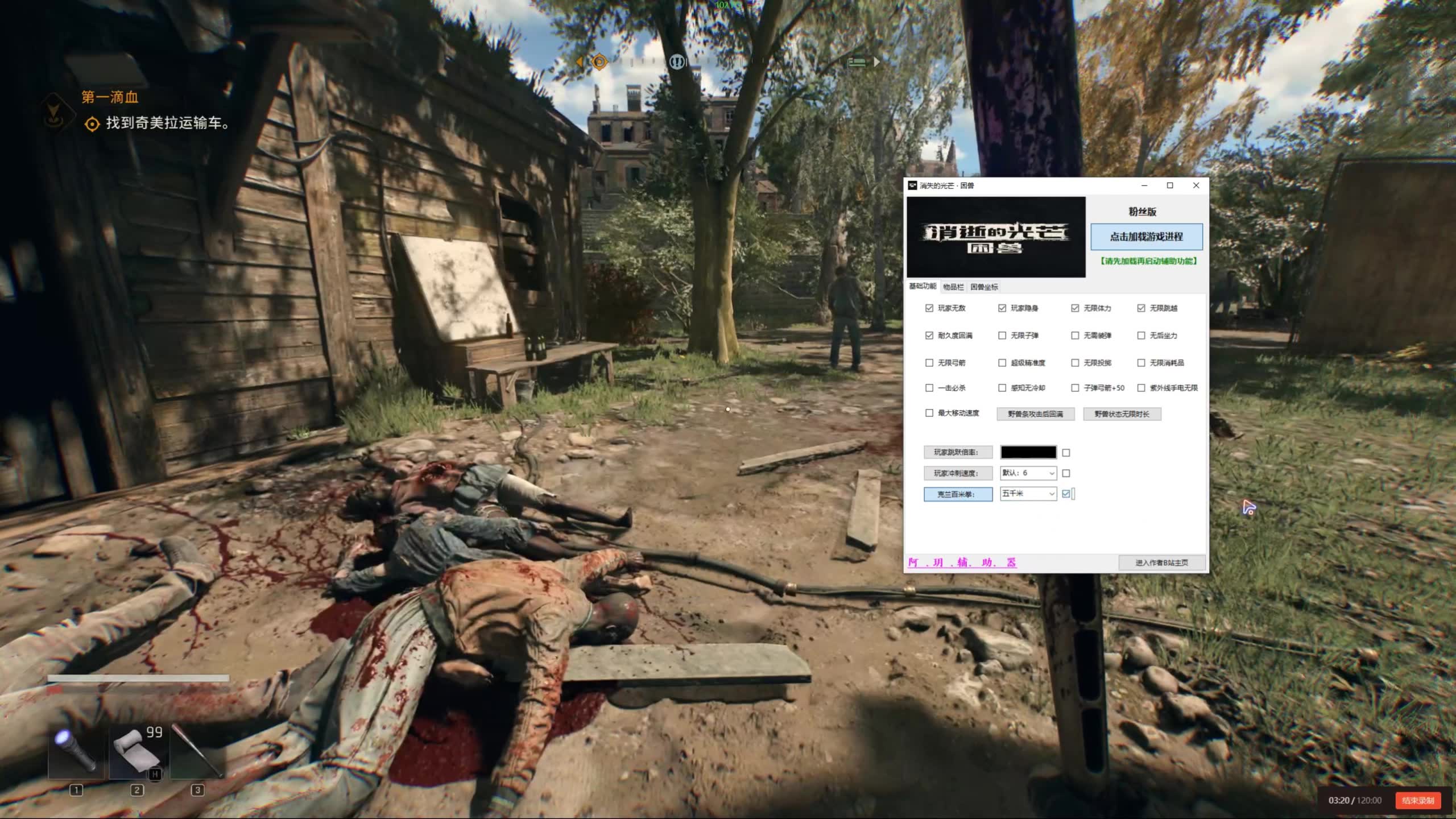This screenshot has width=1456, height=819.
Task: Click the 点击加载游戏进程 trainer button
Action: 1146,237
